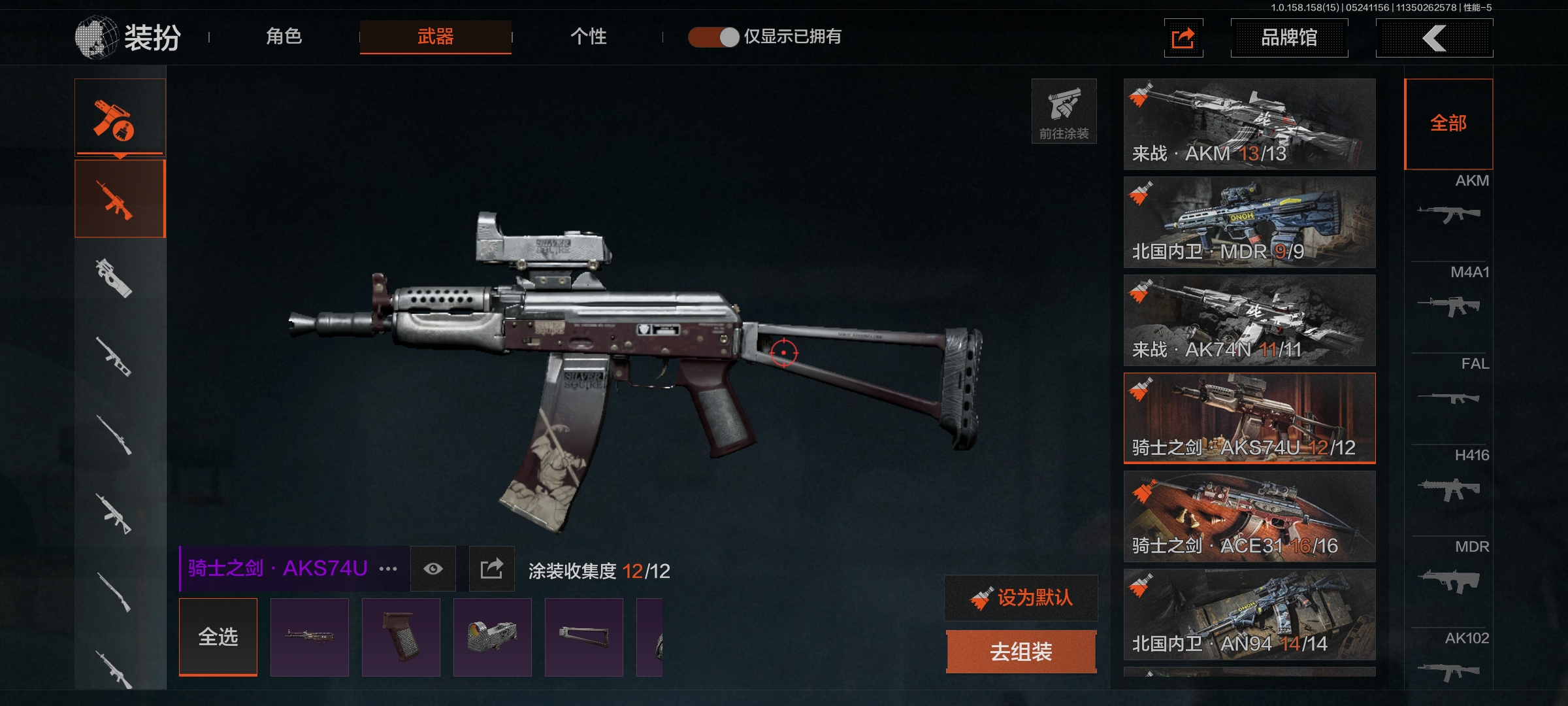Go back with the arrow button
The height and width of the screenshot is (706, 1568).
click(1434, 38)
